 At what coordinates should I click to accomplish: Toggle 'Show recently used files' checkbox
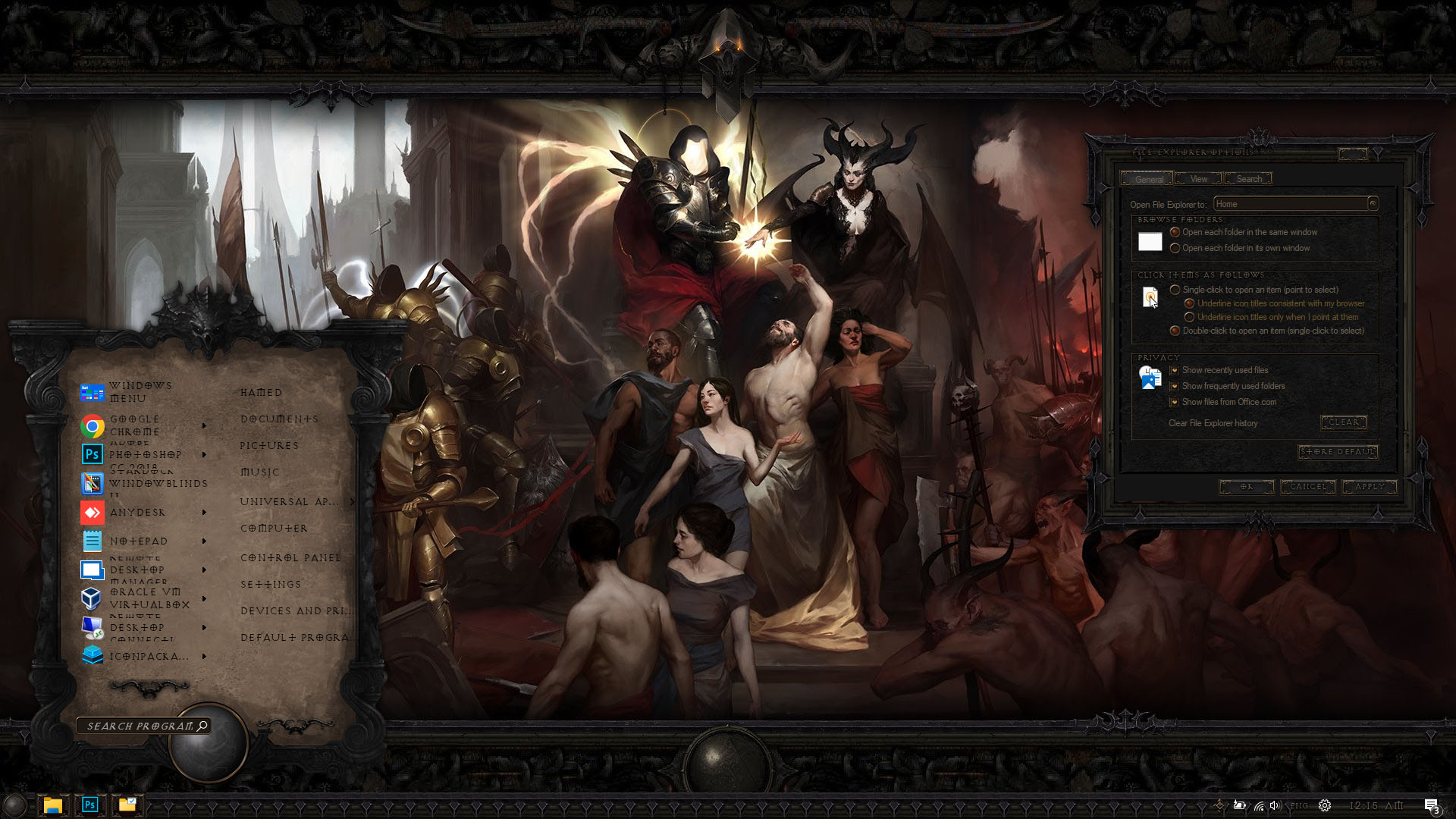1174,370
